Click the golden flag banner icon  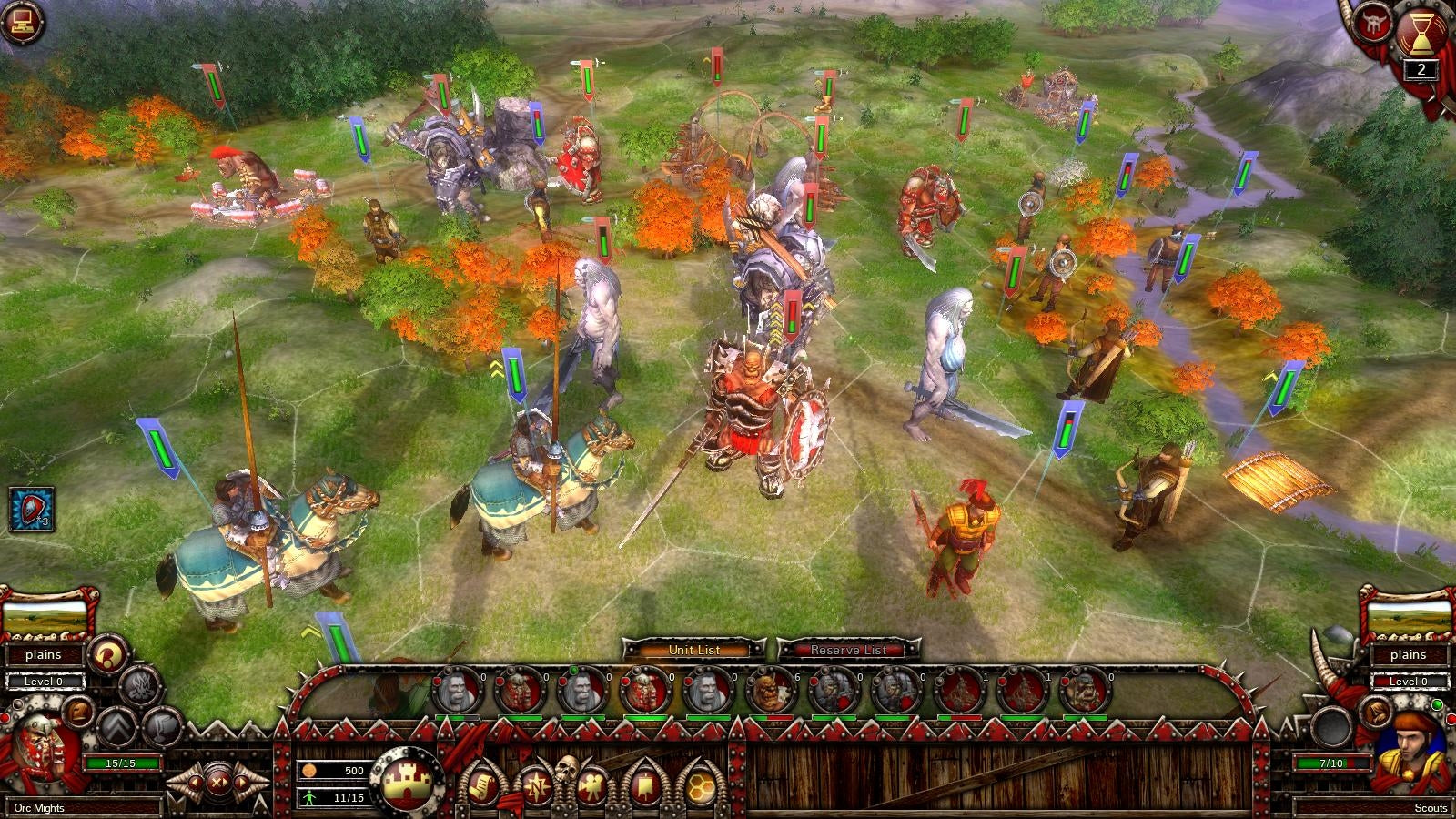tap(644, 784)
